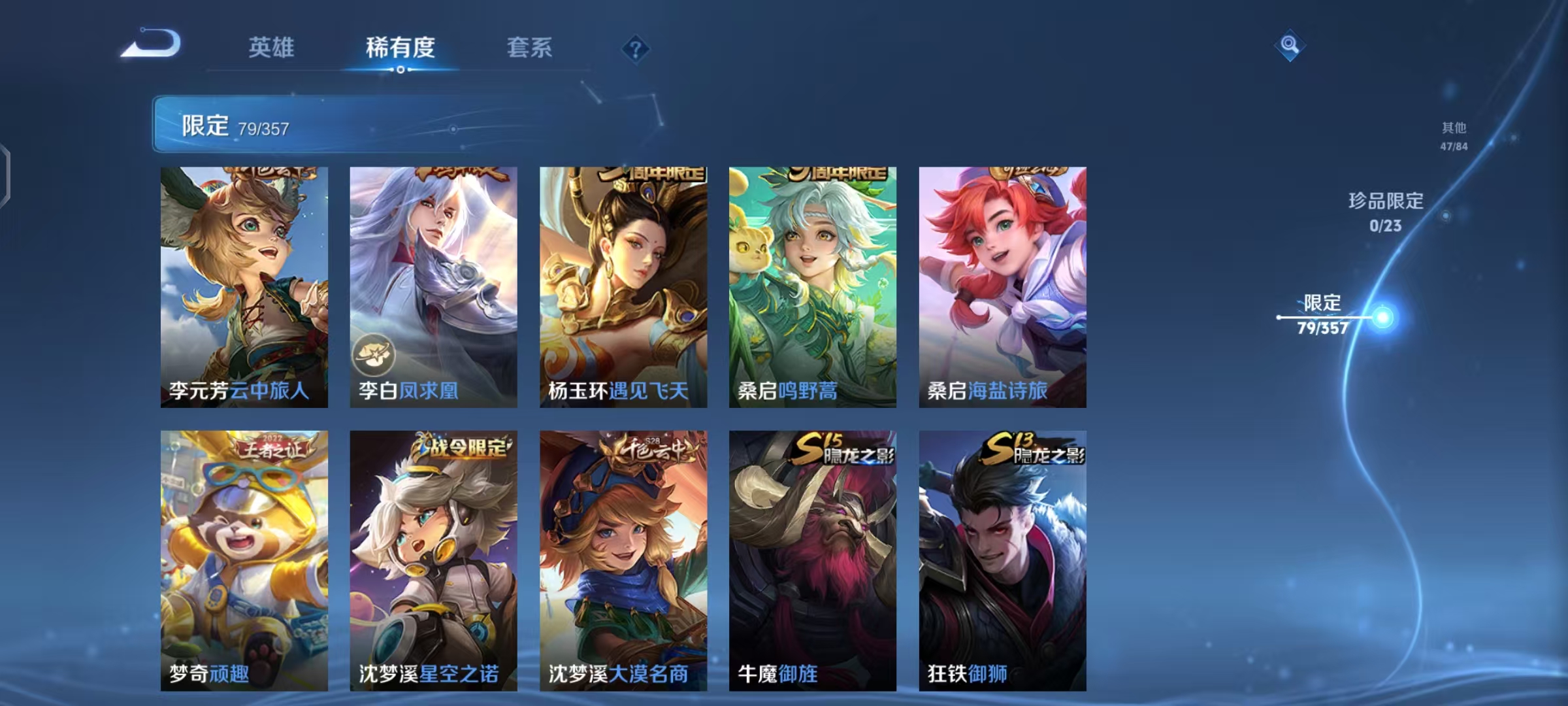Viewport: 1568px width, 706px height.
Task: Select the 桑启鸣野蒿 skin card
Action: (x=811, y=288)
